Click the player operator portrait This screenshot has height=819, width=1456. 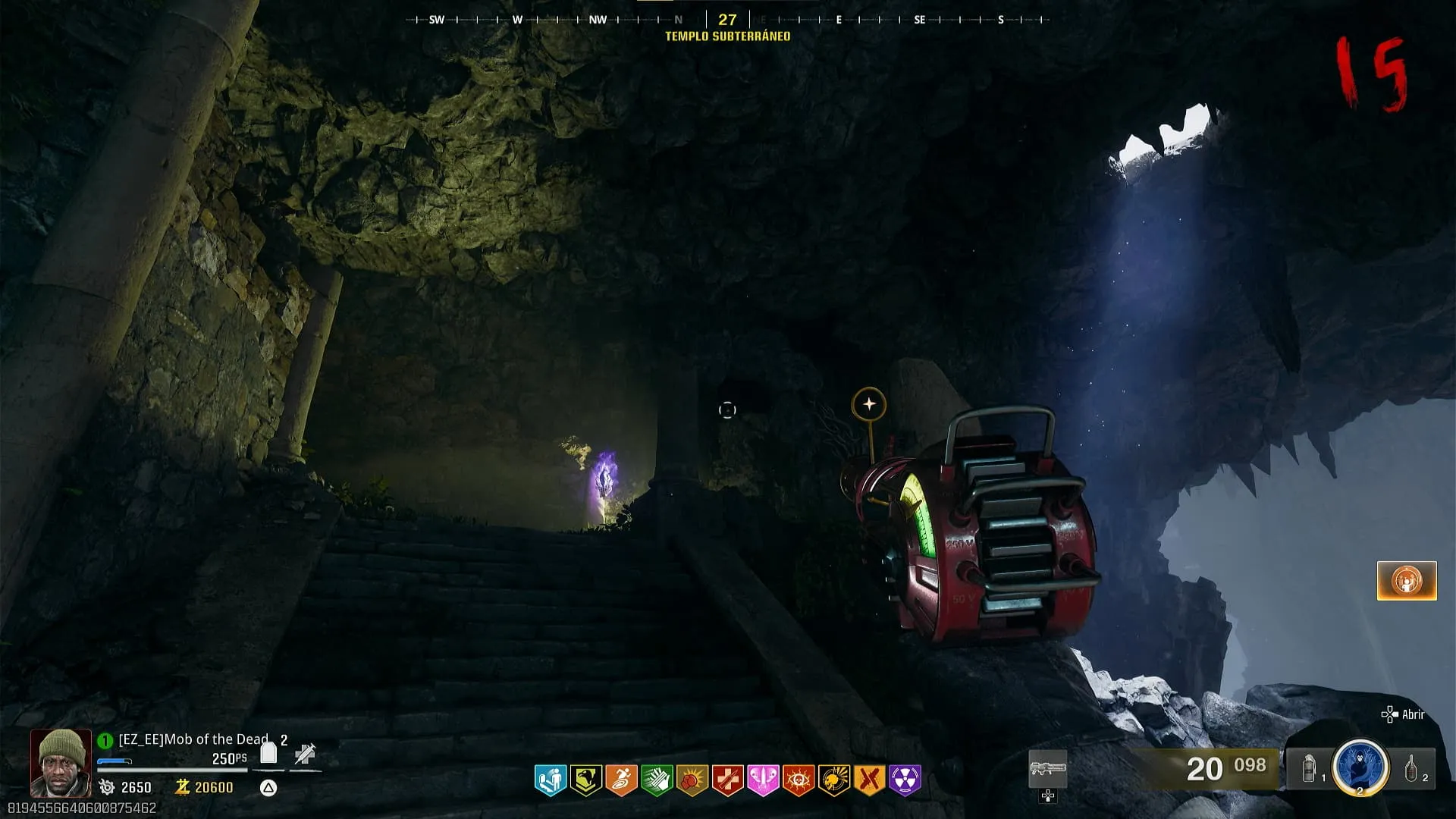tap(61, 763)
